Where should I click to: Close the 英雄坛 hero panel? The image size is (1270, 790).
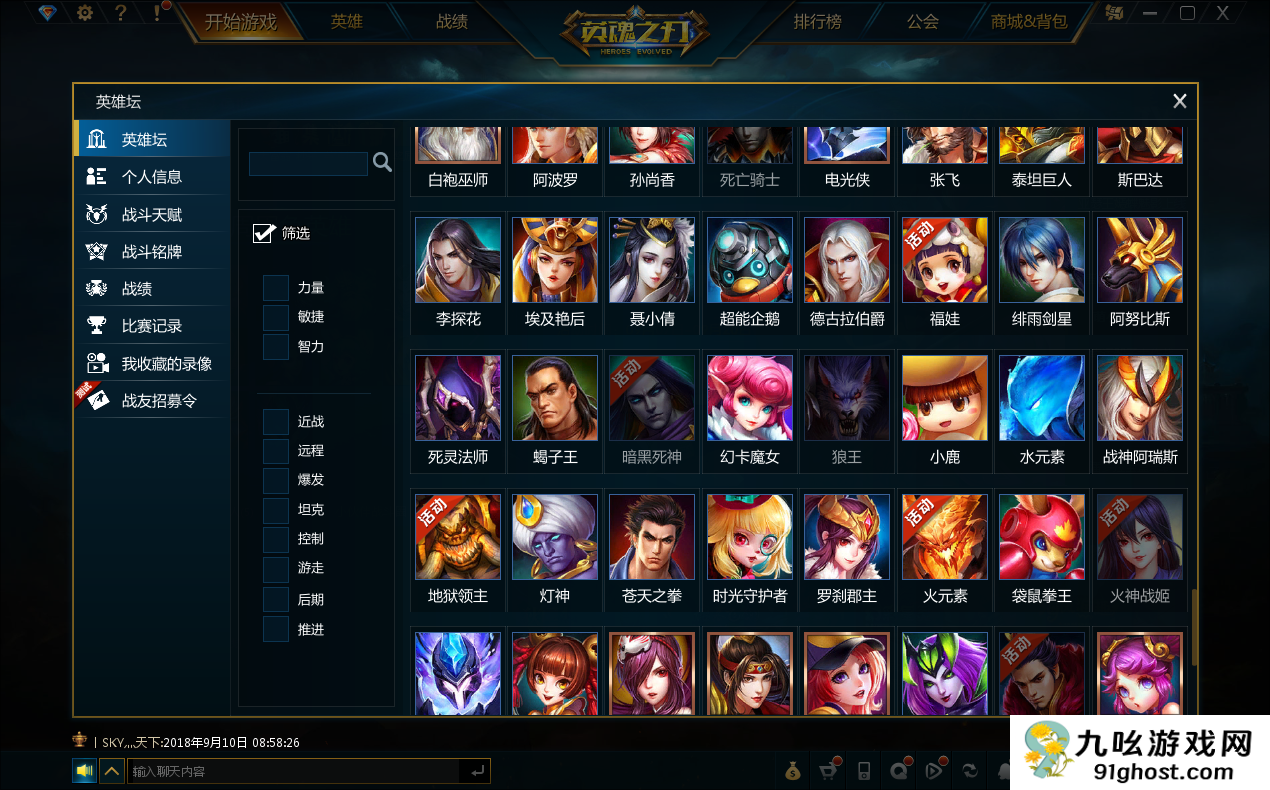(x=1180, y=101)
